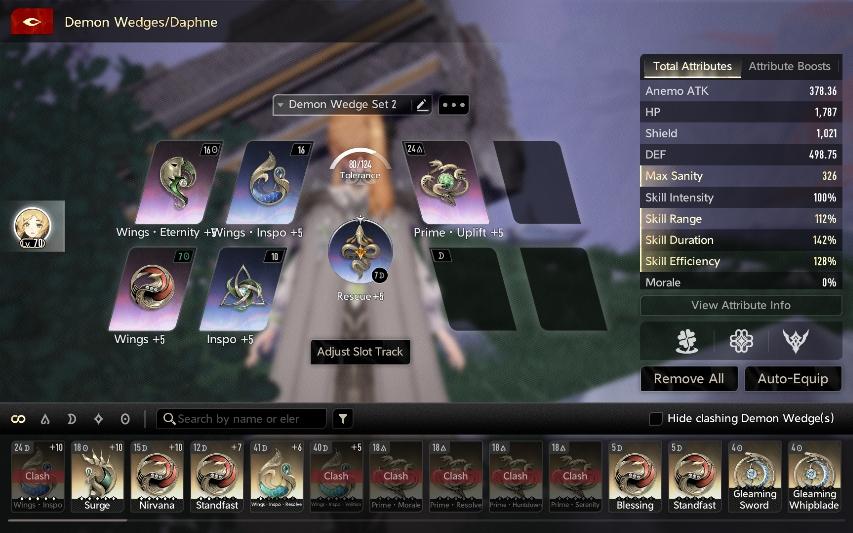Switch to the Attribute Boosts tab
Viewport: 853px width, 533px height.
coord(789,66)
